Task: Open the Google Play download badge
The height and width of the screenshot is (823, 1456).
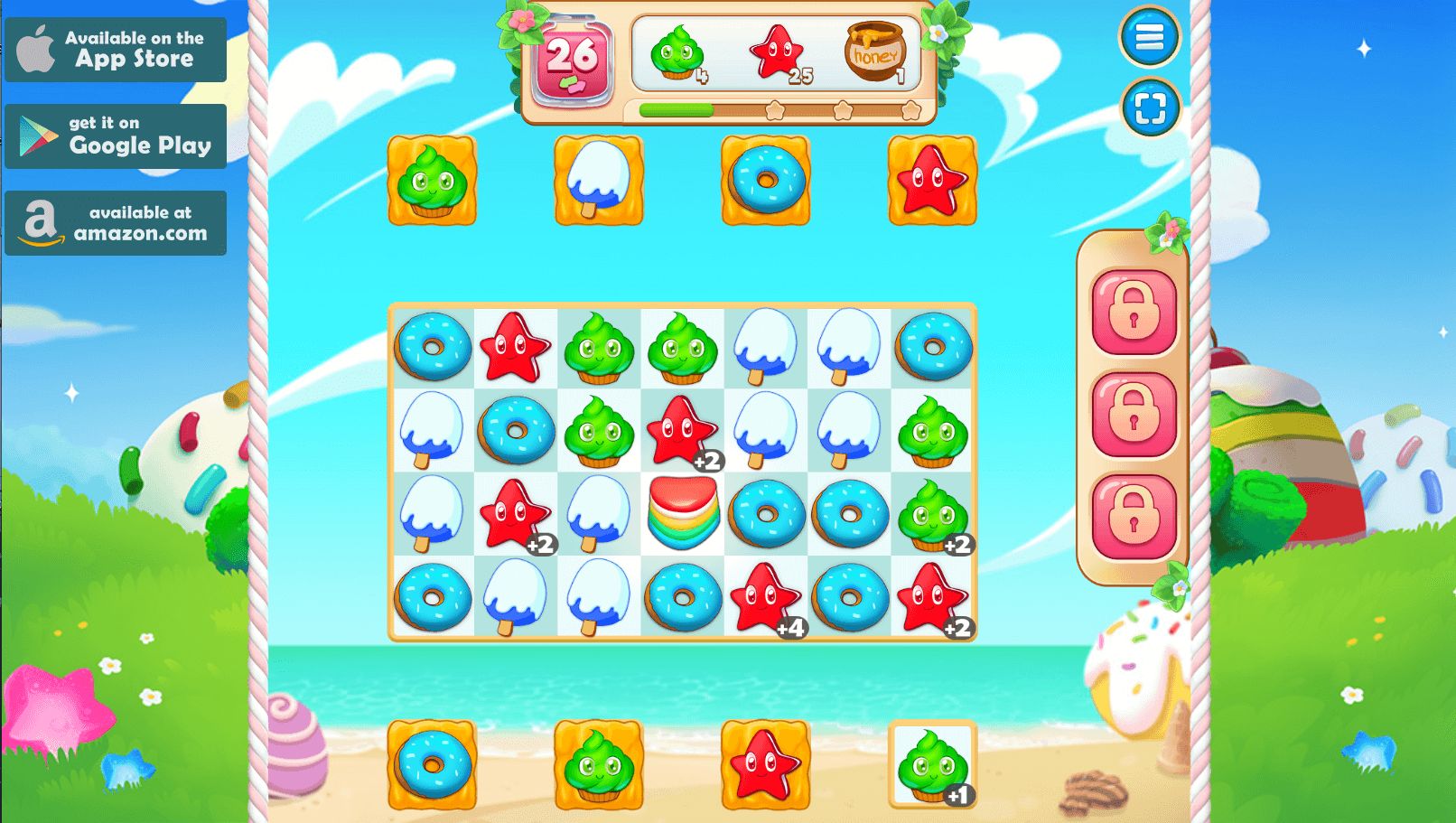Action: point(116,136)
